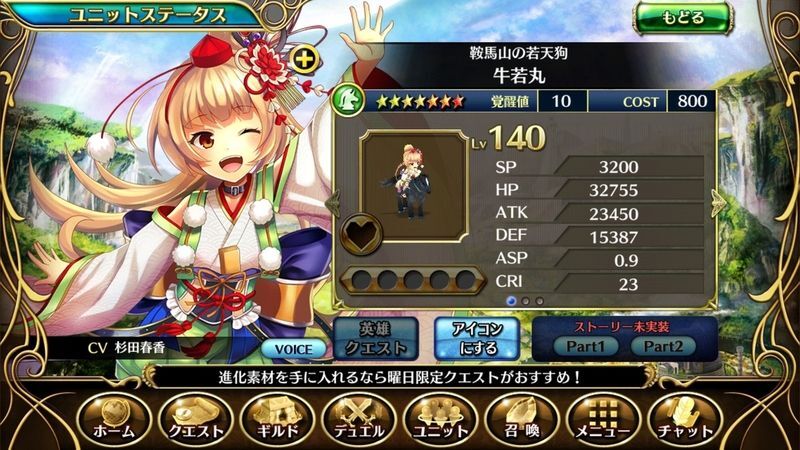The image size is (800, 450).
Task: Select the unit sprite thumbnail
Action: click(x=407, y=185)
